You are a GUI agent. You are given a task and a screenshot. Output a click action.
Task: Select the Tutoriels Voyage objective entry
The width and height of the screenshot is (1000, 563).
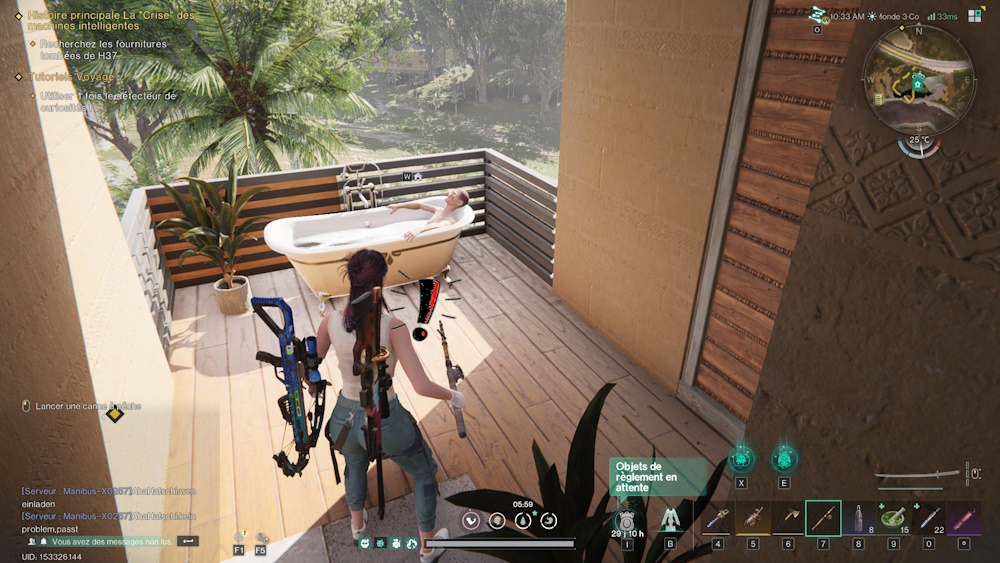(x=73, y=76)
